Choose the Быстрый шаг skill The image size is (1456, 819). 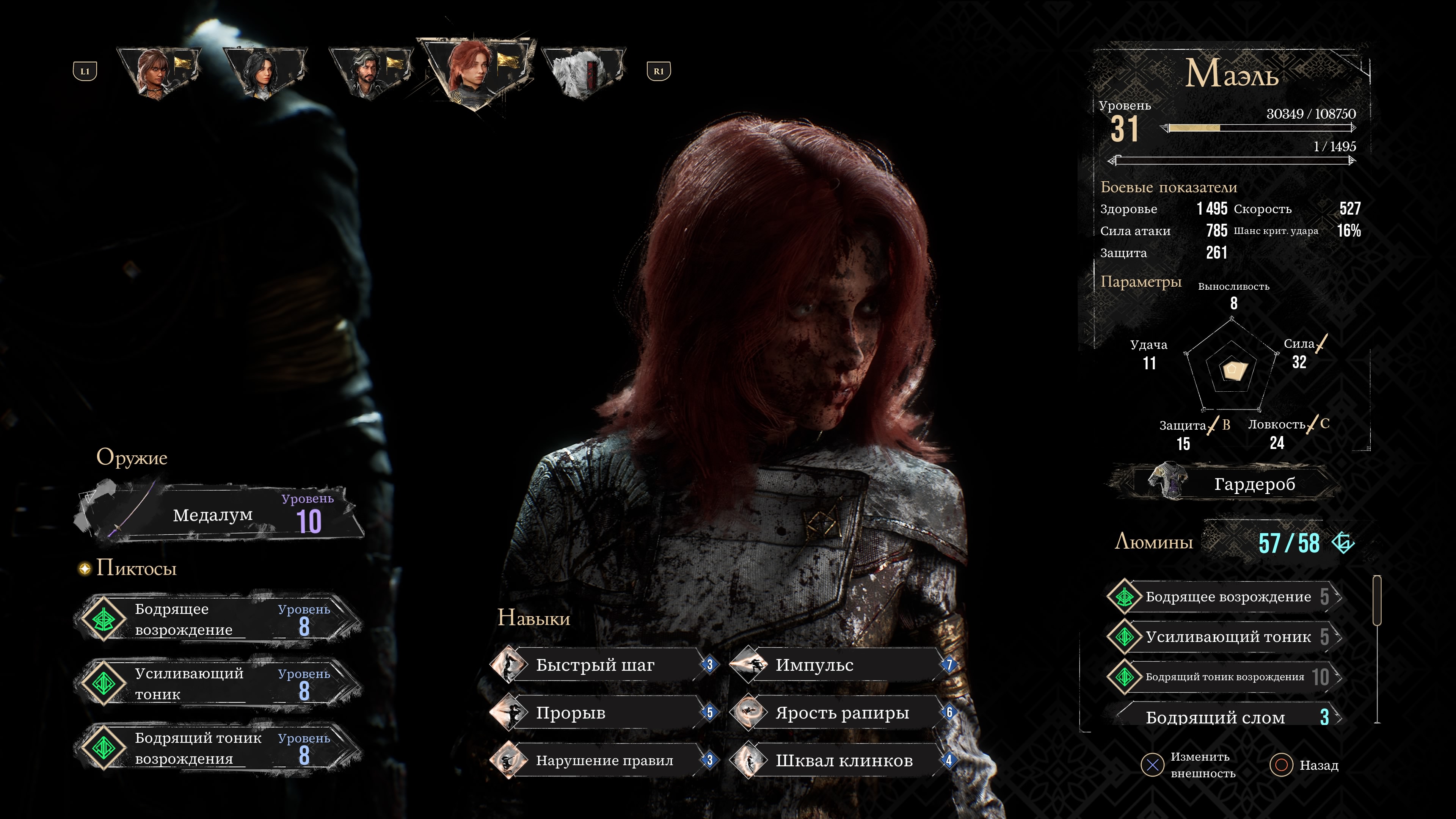coord(602,665)
